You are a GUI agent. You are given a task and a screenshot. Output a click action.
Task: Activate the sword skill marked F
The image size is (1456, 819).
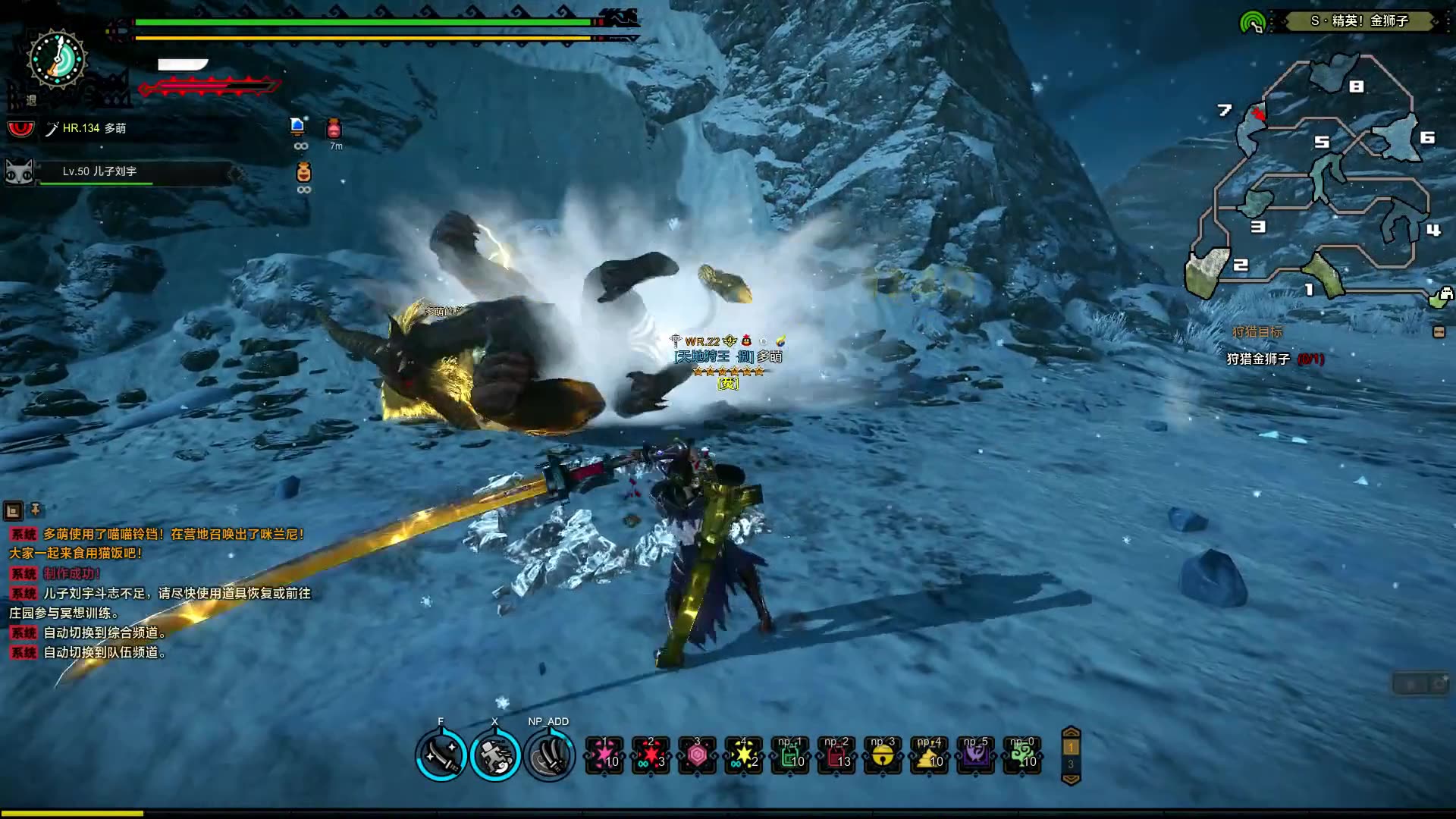(441, 755)
